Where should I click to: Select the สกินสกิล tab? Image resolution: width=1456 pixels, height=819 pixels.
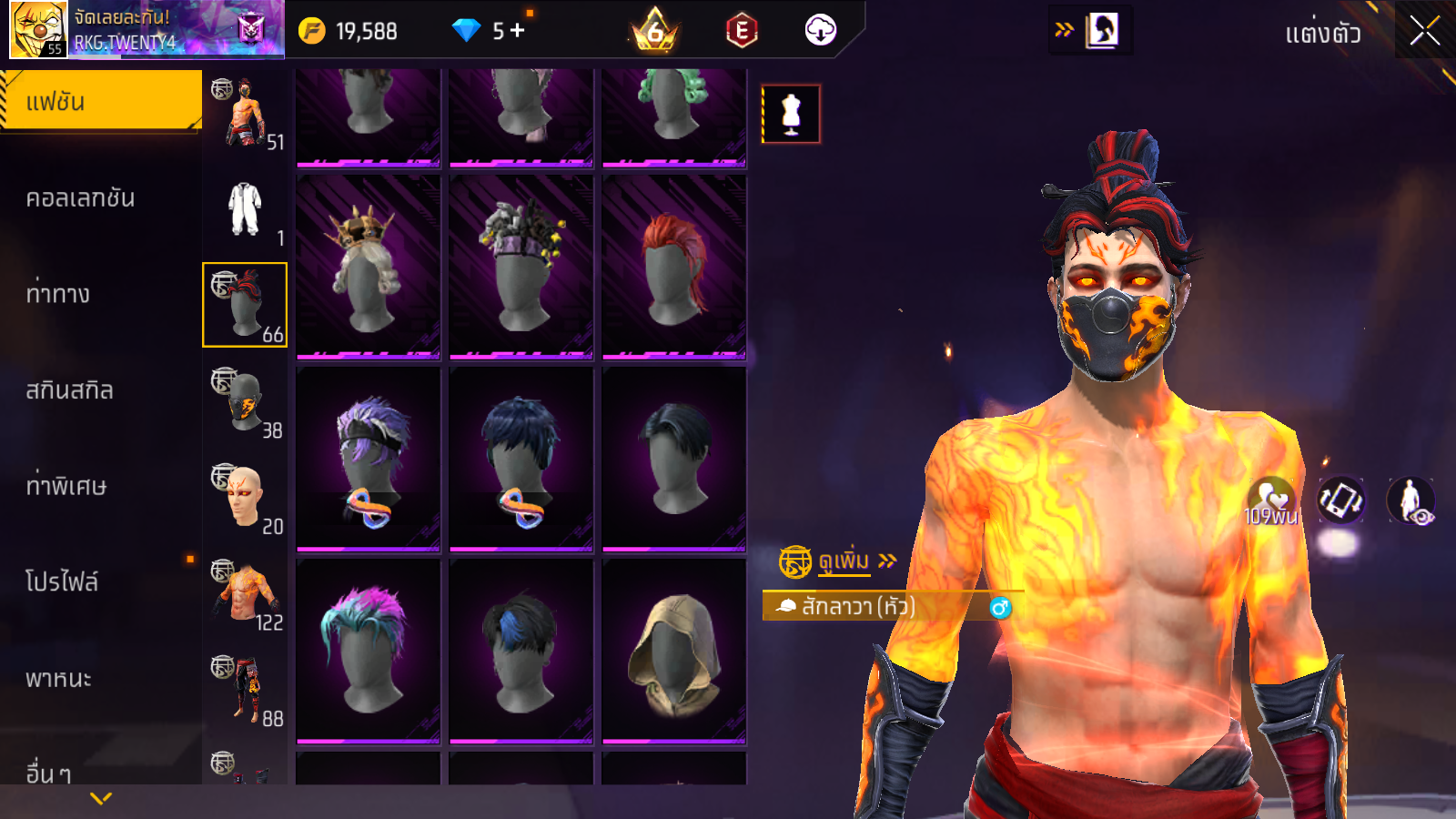pyautogui.click(x=70, y=390)
